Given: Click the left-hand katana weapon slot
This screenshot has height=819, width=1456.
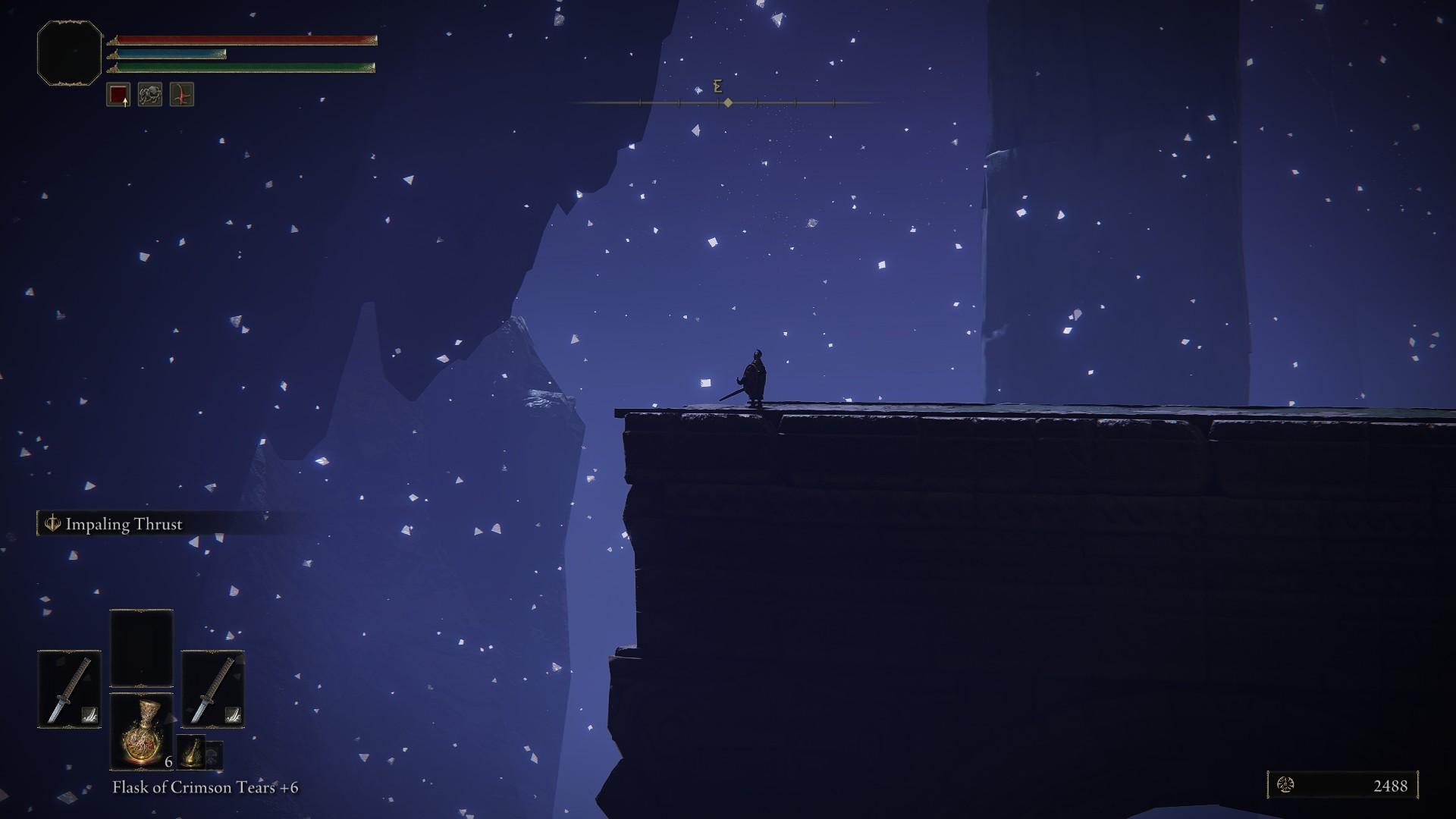Looking at the screenshot, I should pyautogui.click(x=69, y=689).
